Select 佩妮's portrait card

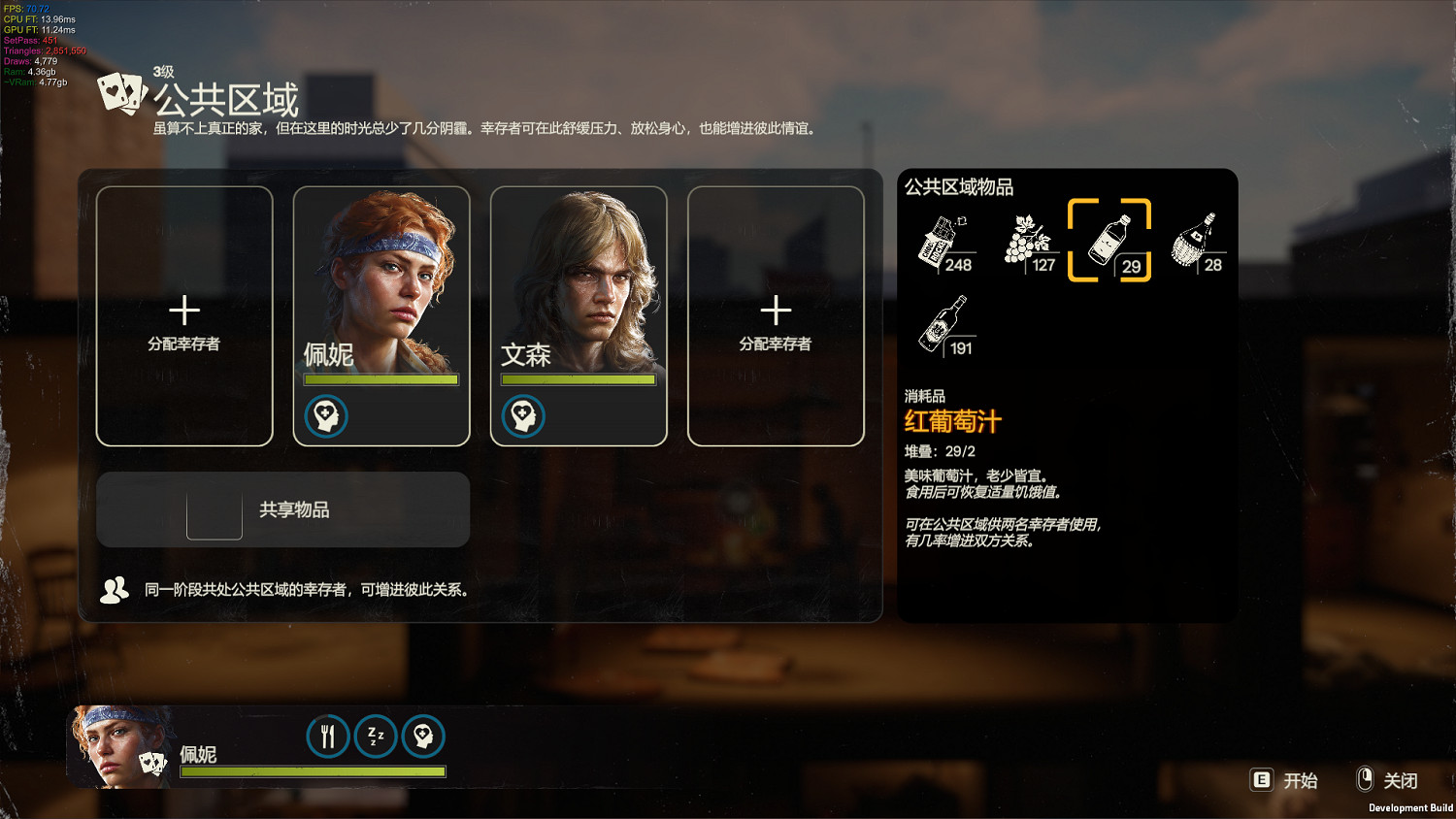click(x=381, y=291)
